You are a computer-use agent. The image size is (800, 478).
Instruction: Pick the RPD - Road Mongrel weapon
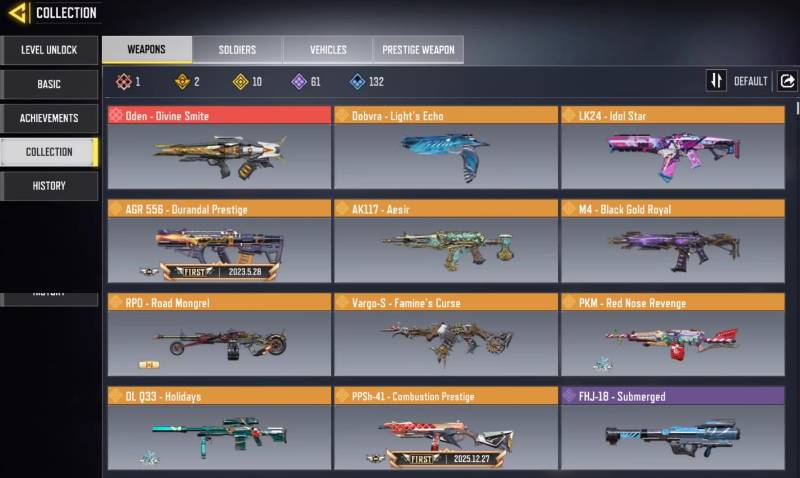tap(219, 334)
